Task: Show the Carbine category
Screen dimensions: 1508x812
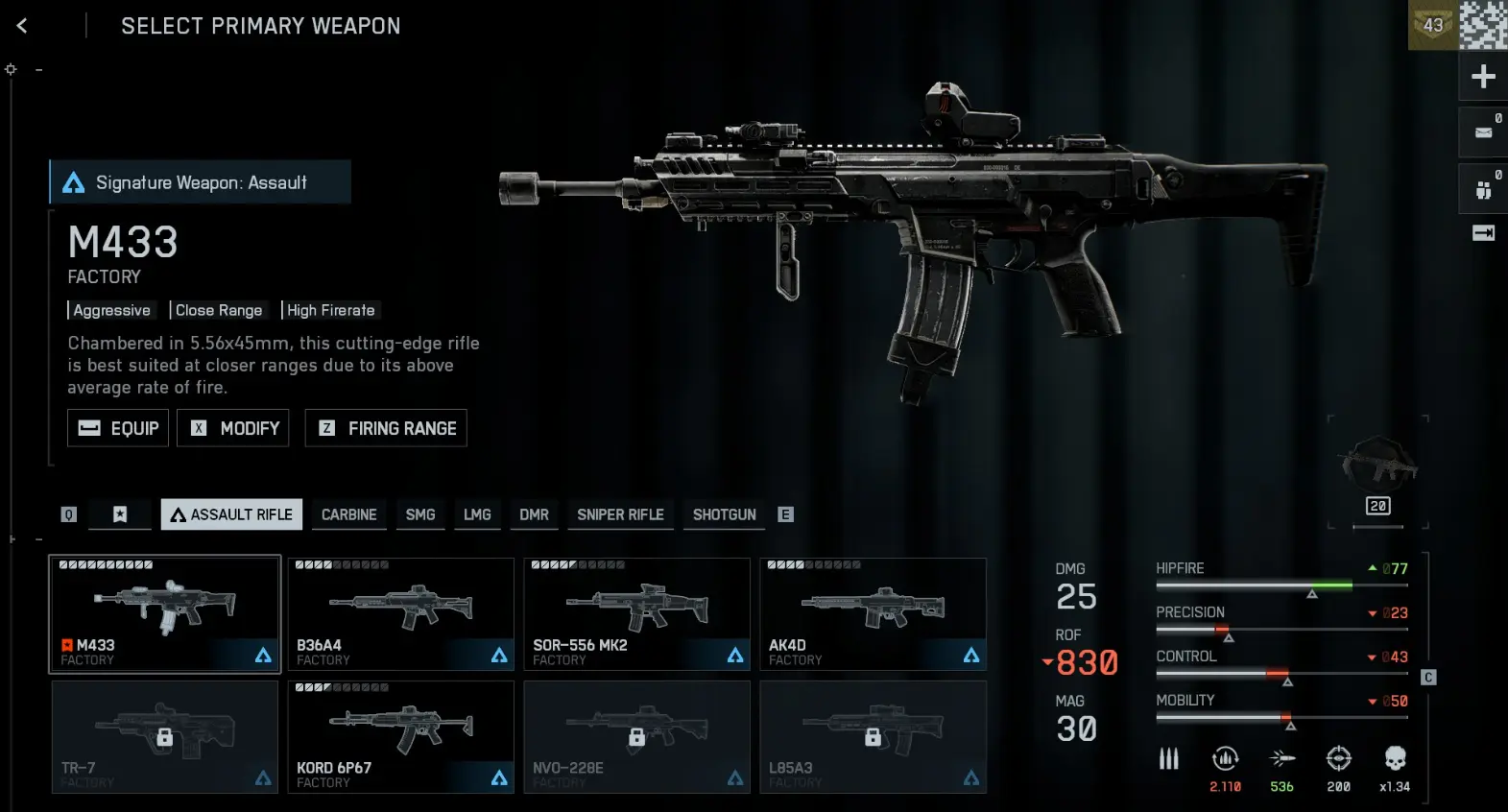Action: tap(348, 514)
